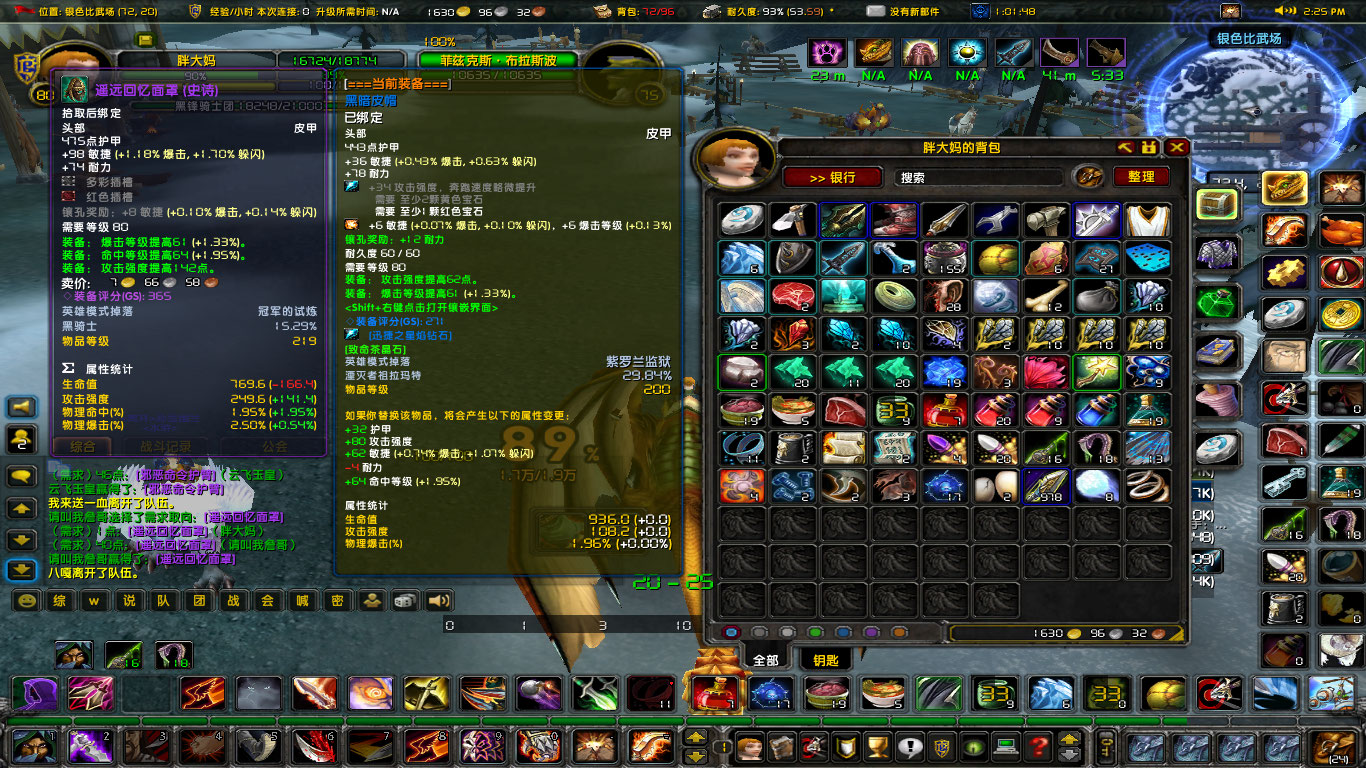Click the dice roll icon beside chat channels
Viewport: 1366px width, 768px height.
point(407,602)
